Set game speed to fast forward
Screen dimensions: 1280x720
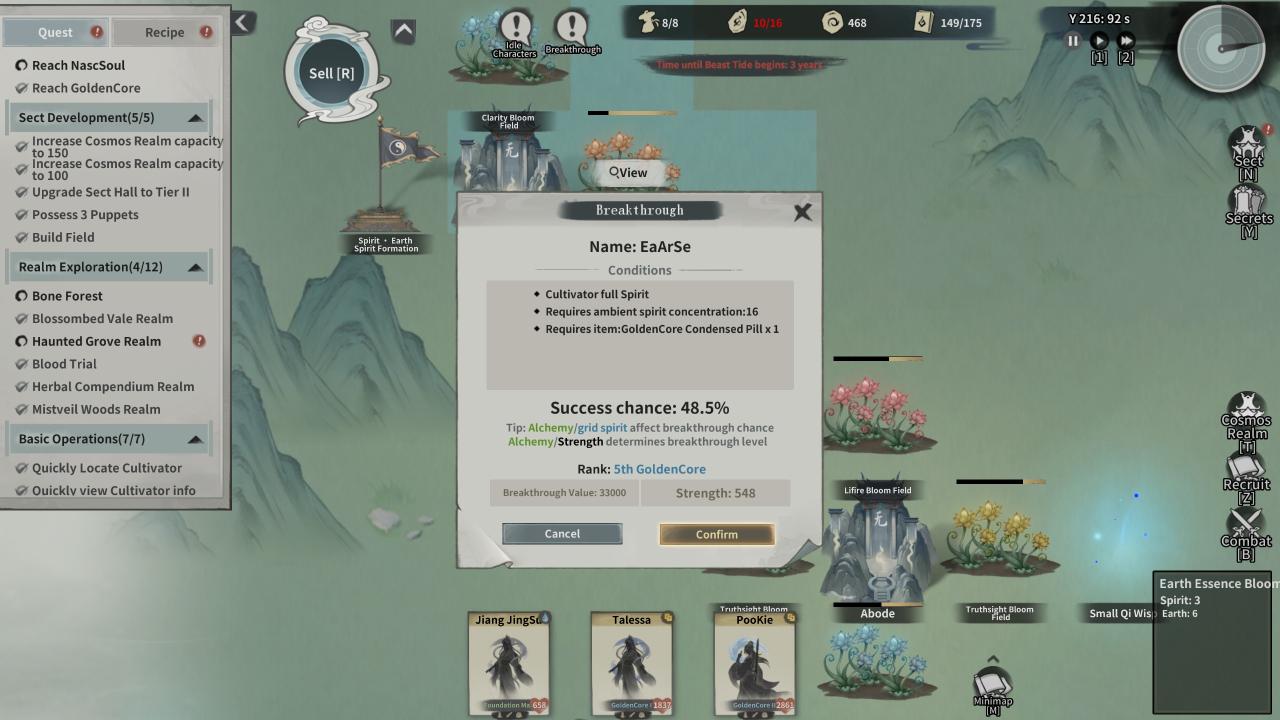tap(1126, 41)
